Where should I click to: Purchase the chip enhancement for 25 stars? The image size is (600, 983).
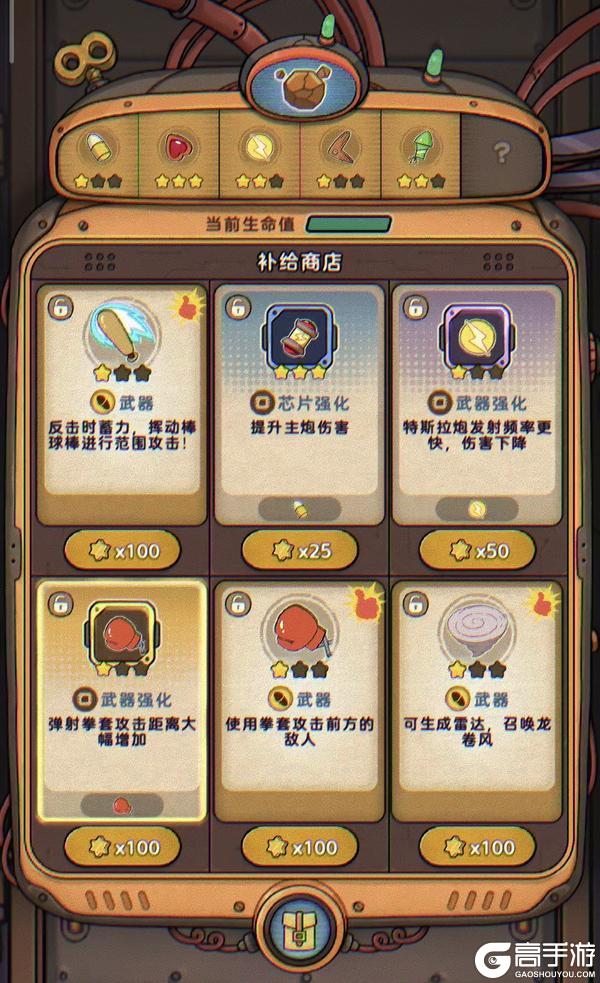point(299,550)
